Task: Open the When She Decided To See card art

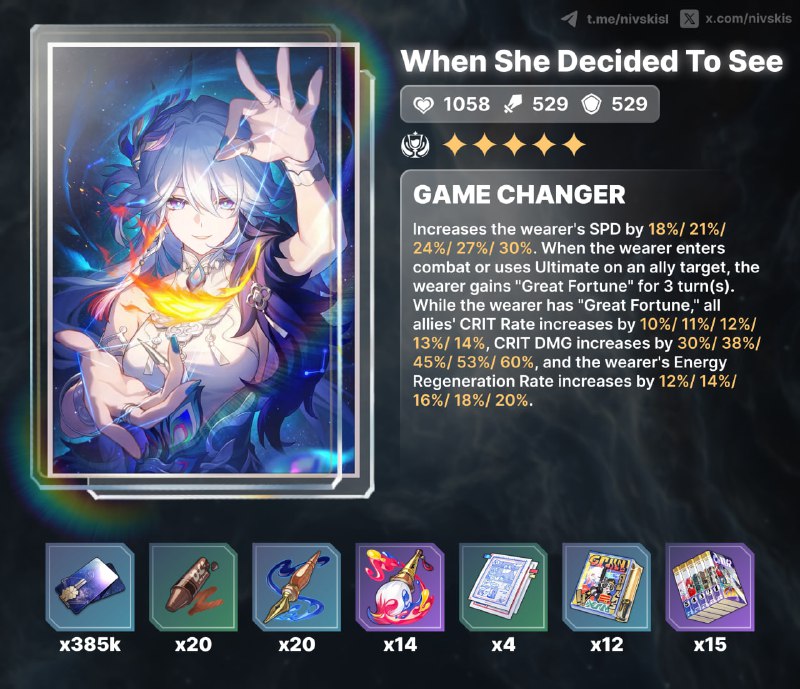Action: 206,260
